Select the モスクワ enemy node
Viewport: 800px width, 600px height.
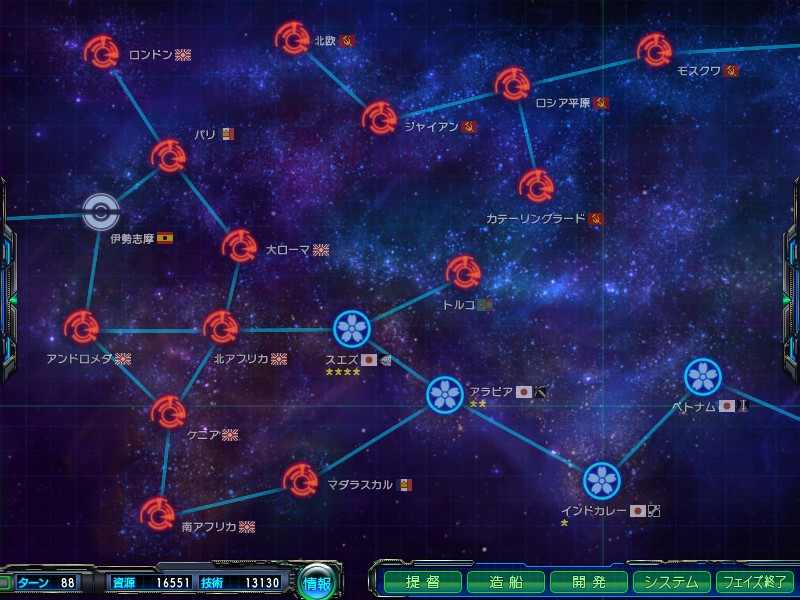(655, 49)
